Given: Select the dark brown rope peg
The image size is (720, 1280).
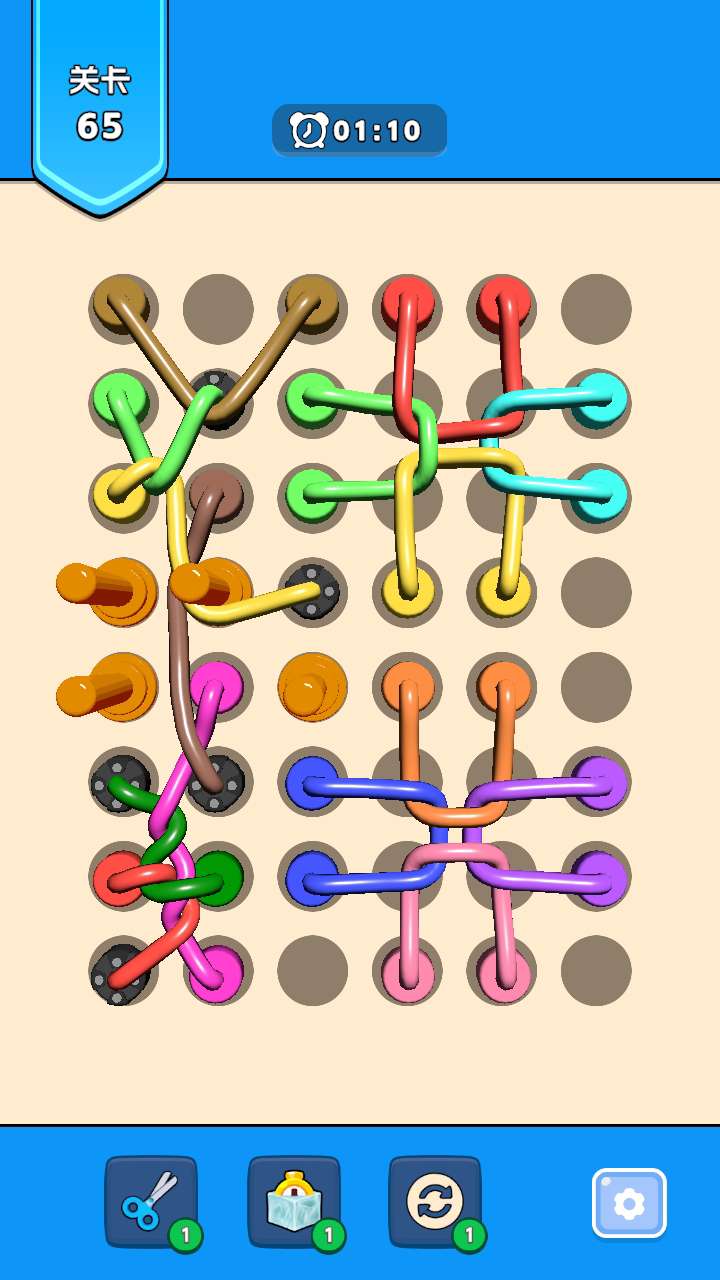Looking at the screenshot, I should [x=217, y=492].
